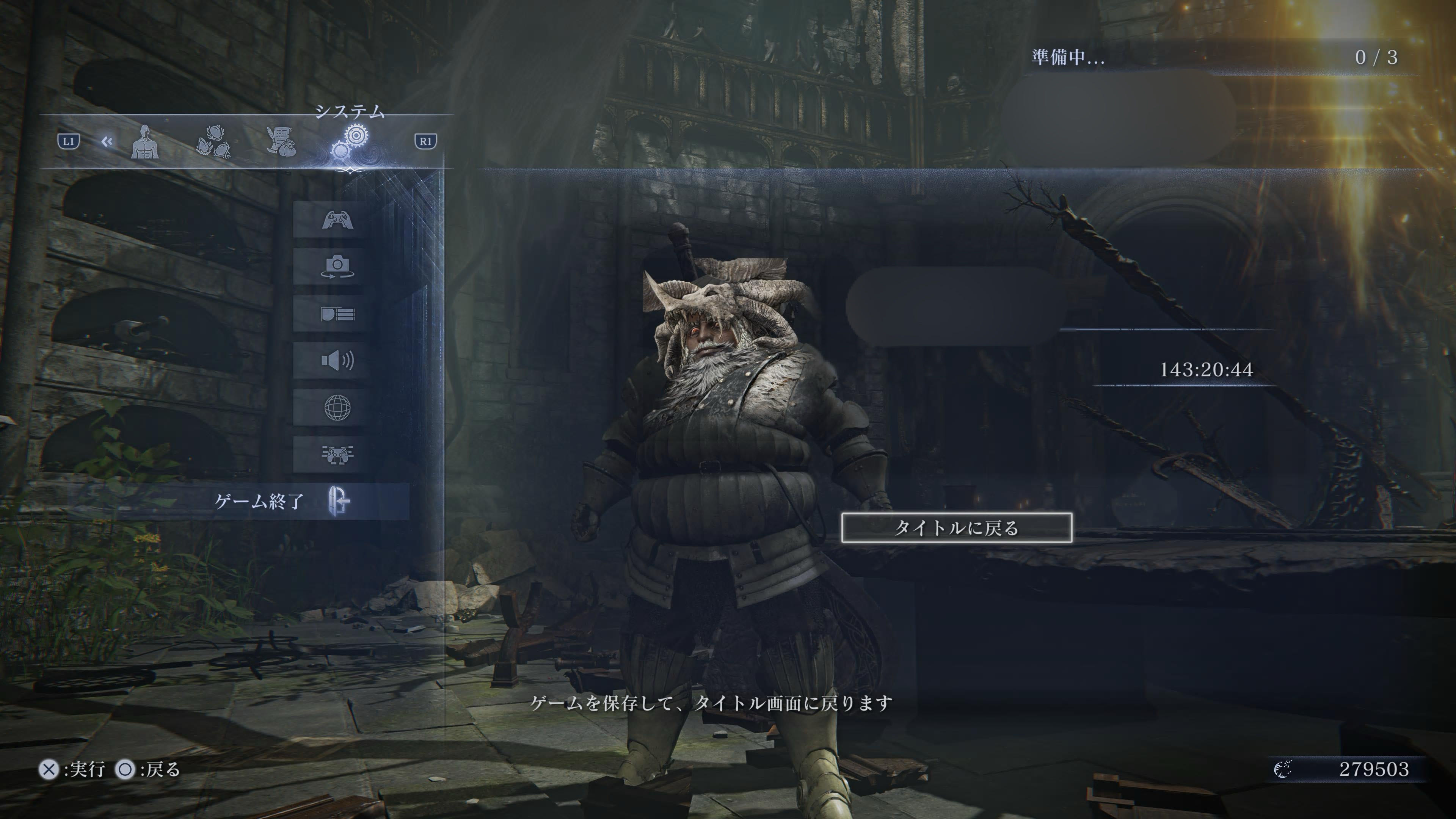Screen dimensions: 1456x819
Task: Open the sound volume settings option
Action: [337, 360]
